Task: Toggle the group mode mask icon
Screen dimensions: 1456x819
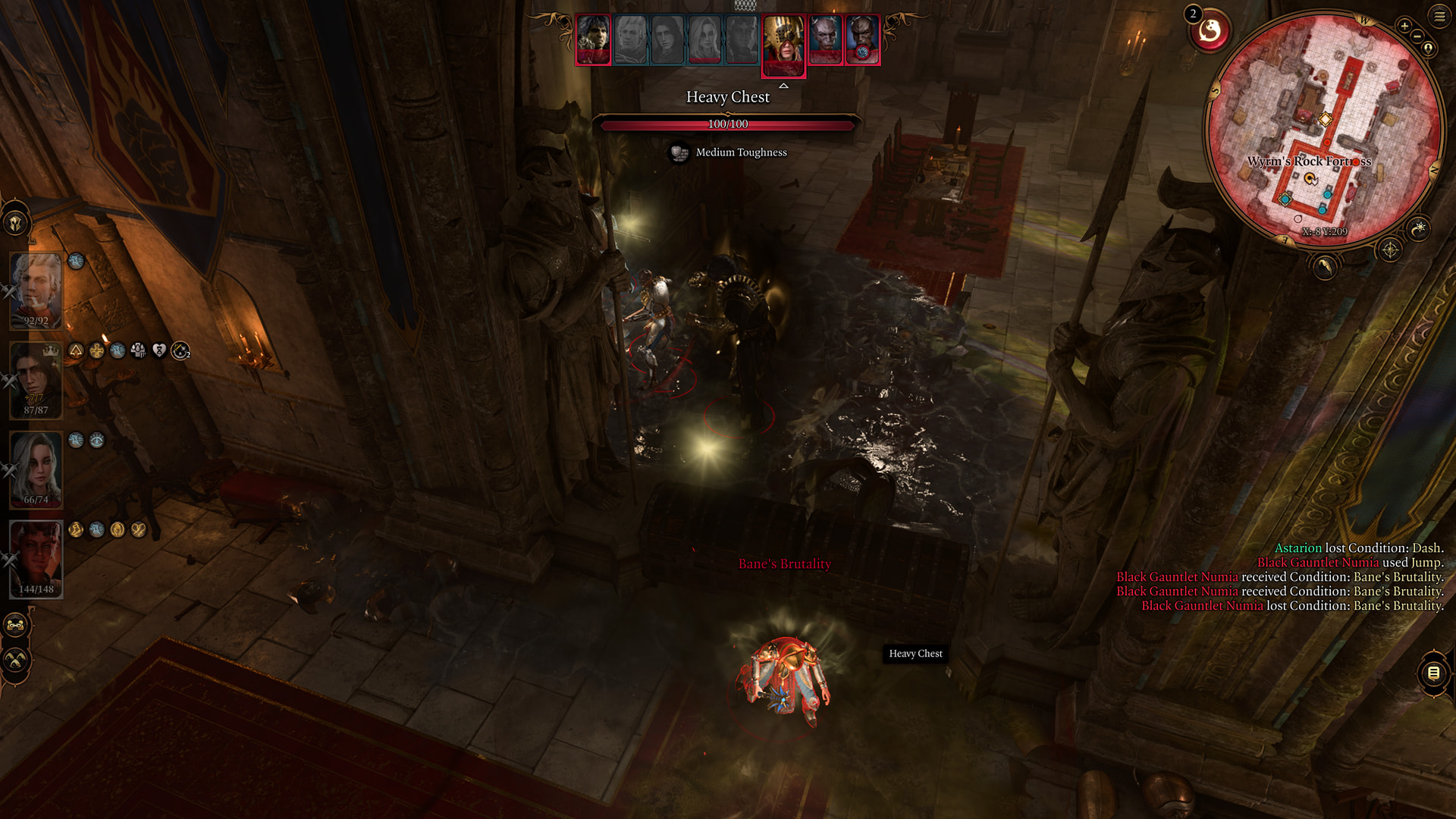Action: 15,626
